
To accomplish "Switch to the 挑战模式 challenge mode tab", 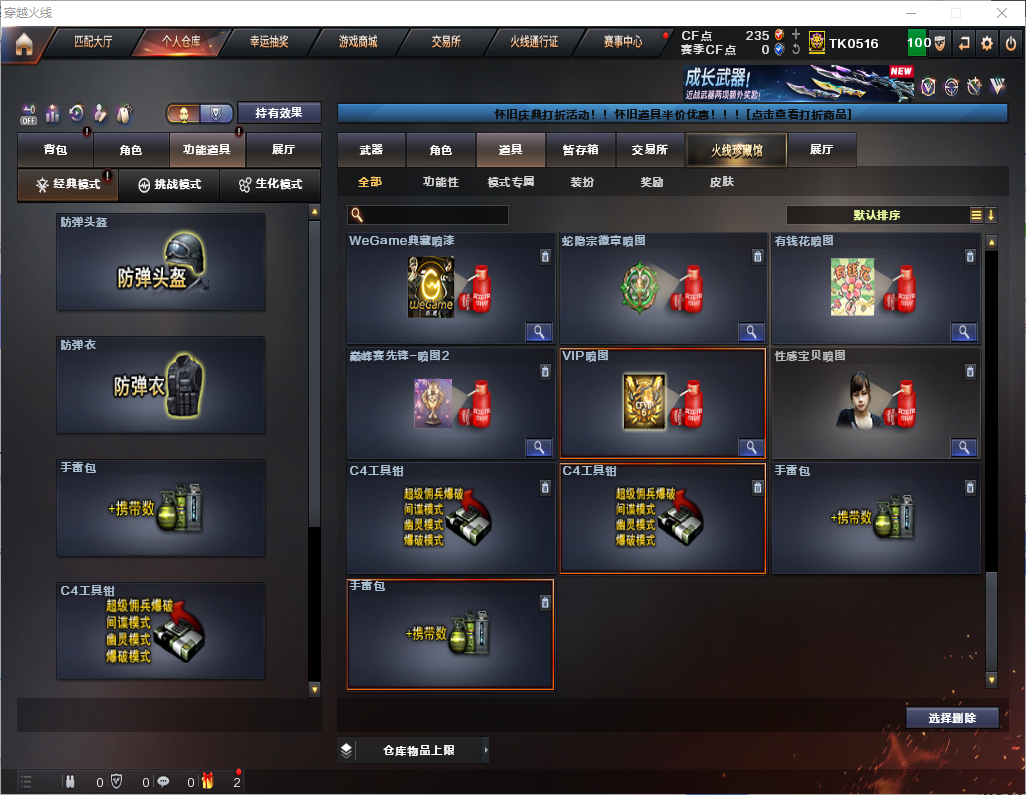I will 170,185.
